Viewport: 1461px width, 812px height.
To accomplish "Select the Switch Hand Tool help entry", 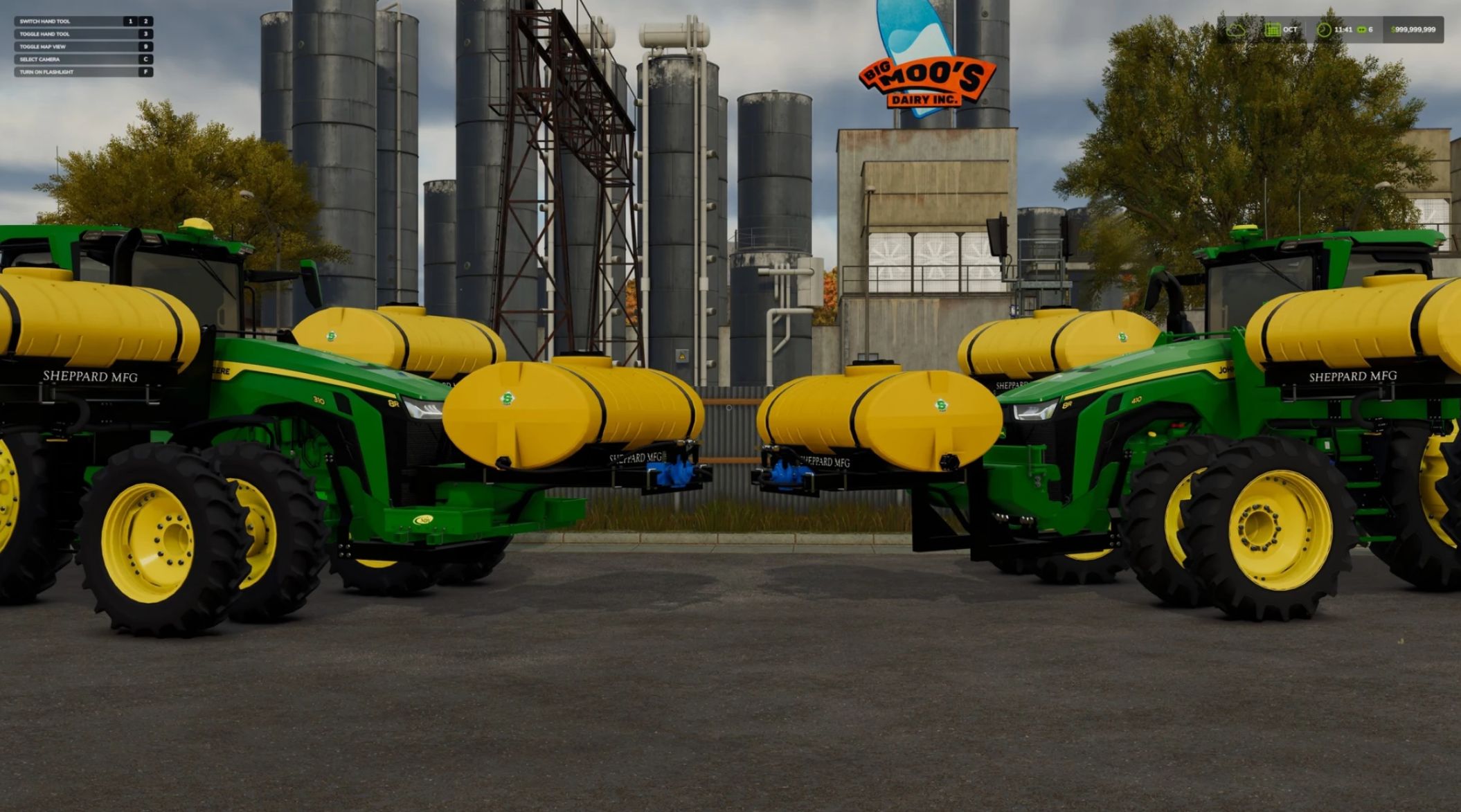I will [45, 21].
